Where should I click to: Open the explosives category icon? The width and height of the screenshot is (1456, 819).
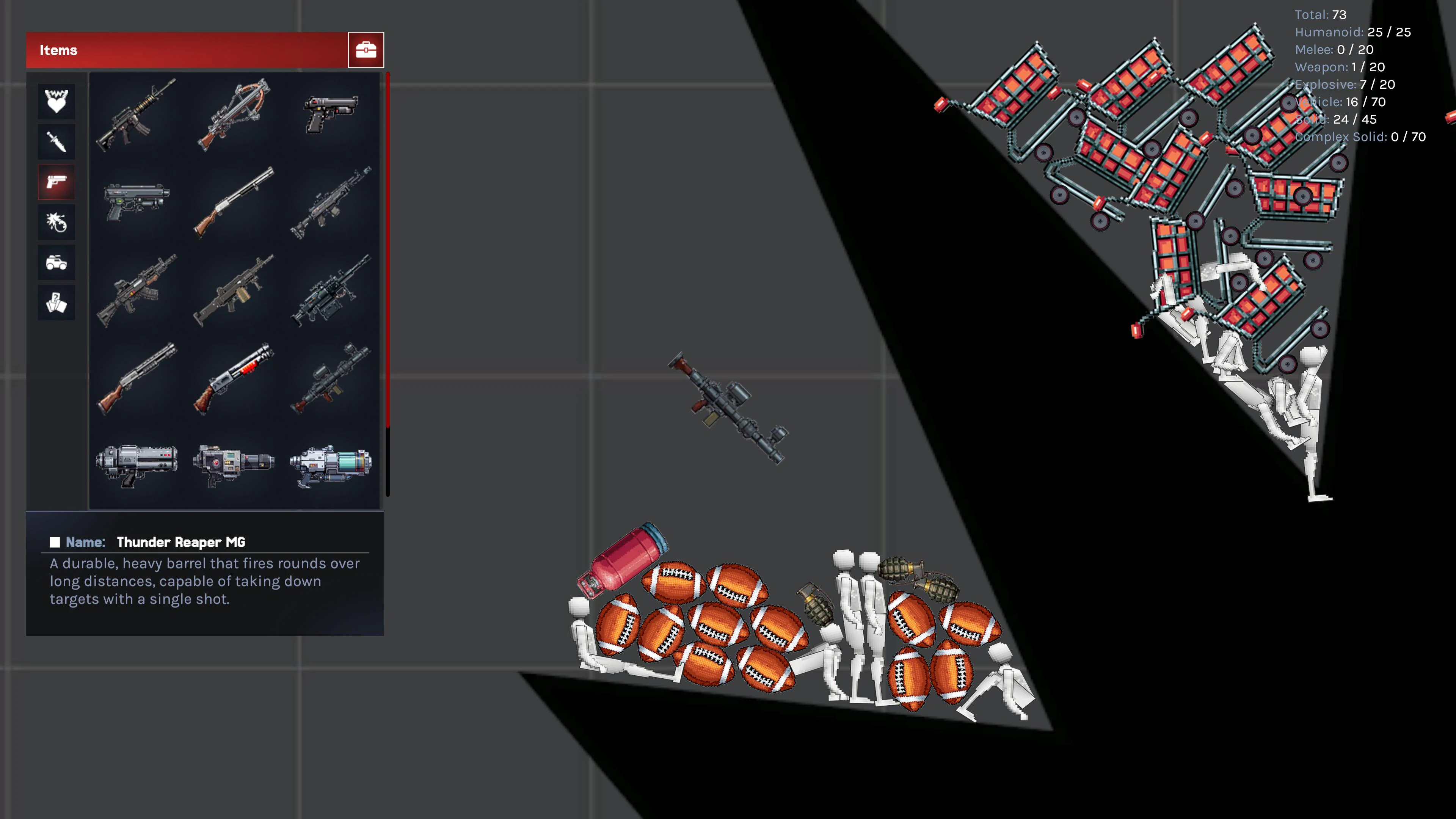pyautogui.click(x=56, y=222)
